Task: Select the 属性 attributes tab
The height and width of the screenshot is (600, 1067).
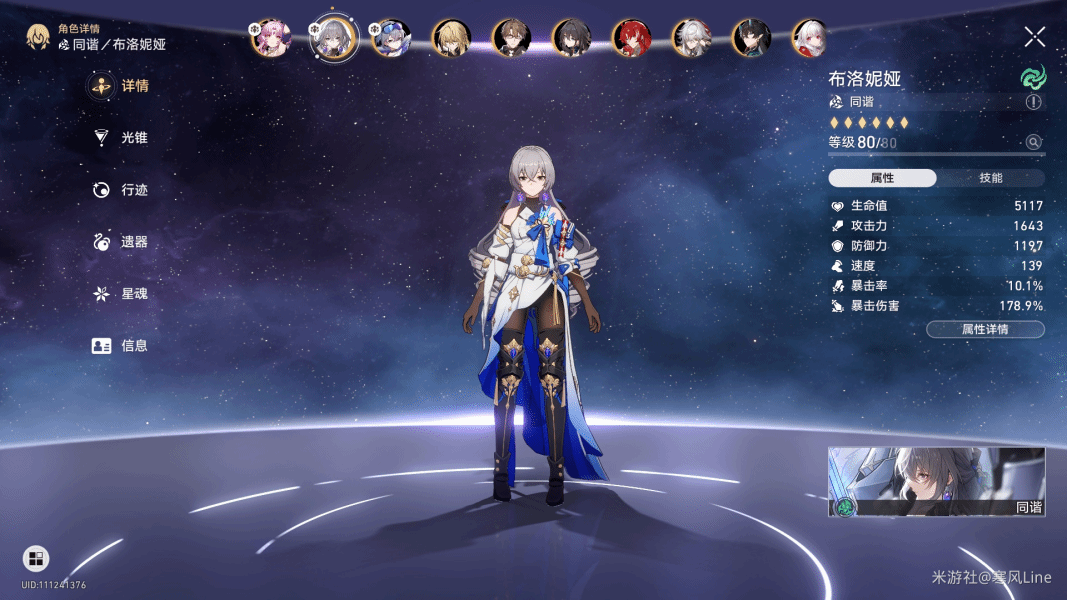Action: click(x=882, y=178)
